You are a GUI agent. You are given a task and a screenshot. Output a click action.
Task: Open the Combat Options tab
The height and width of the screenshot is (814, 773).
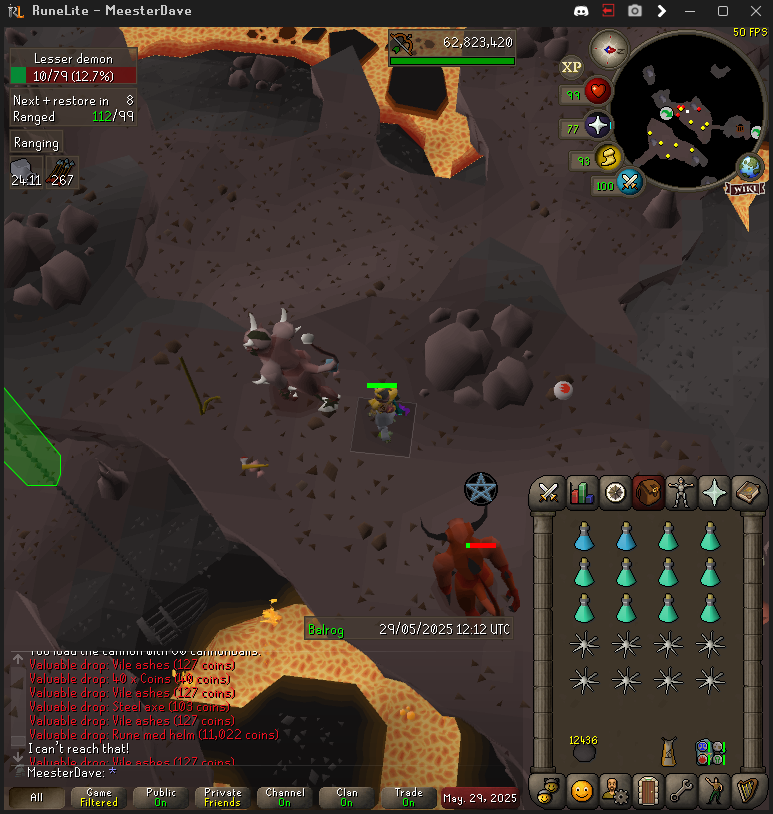(548, 492)
